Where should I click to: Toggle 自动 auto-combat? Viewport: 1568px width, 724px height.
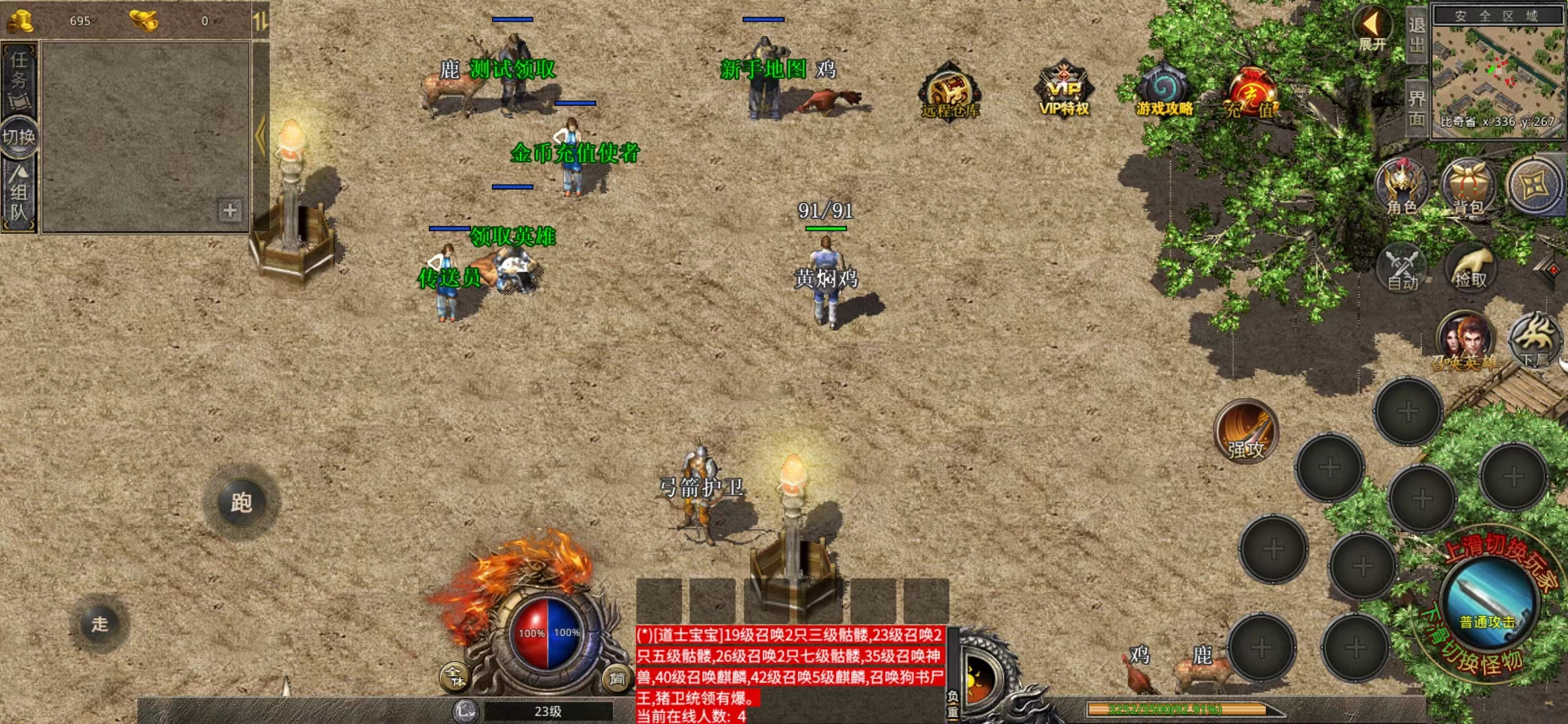click(x=1402, y=268)
